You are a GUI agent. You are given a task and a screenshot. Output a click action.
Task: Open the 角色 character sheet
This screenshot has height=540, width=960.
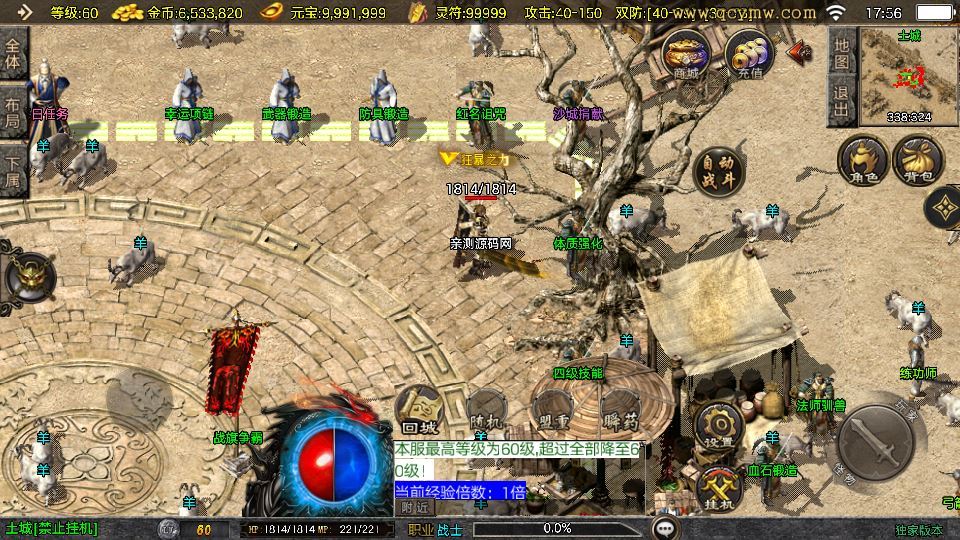(863, 161)
